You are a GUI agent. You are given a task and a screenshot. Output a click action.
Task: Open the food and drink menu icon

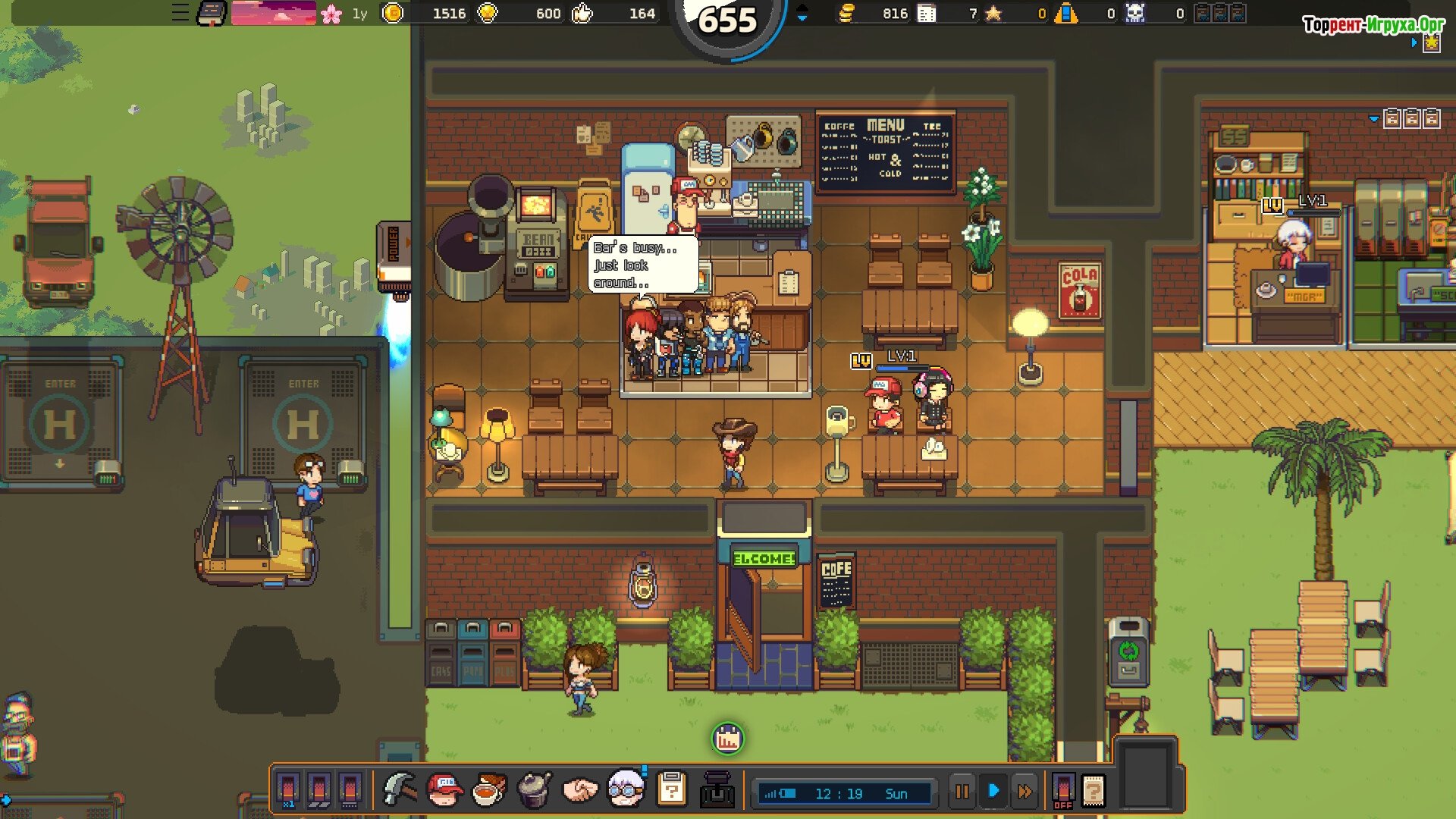pos(489,791)
